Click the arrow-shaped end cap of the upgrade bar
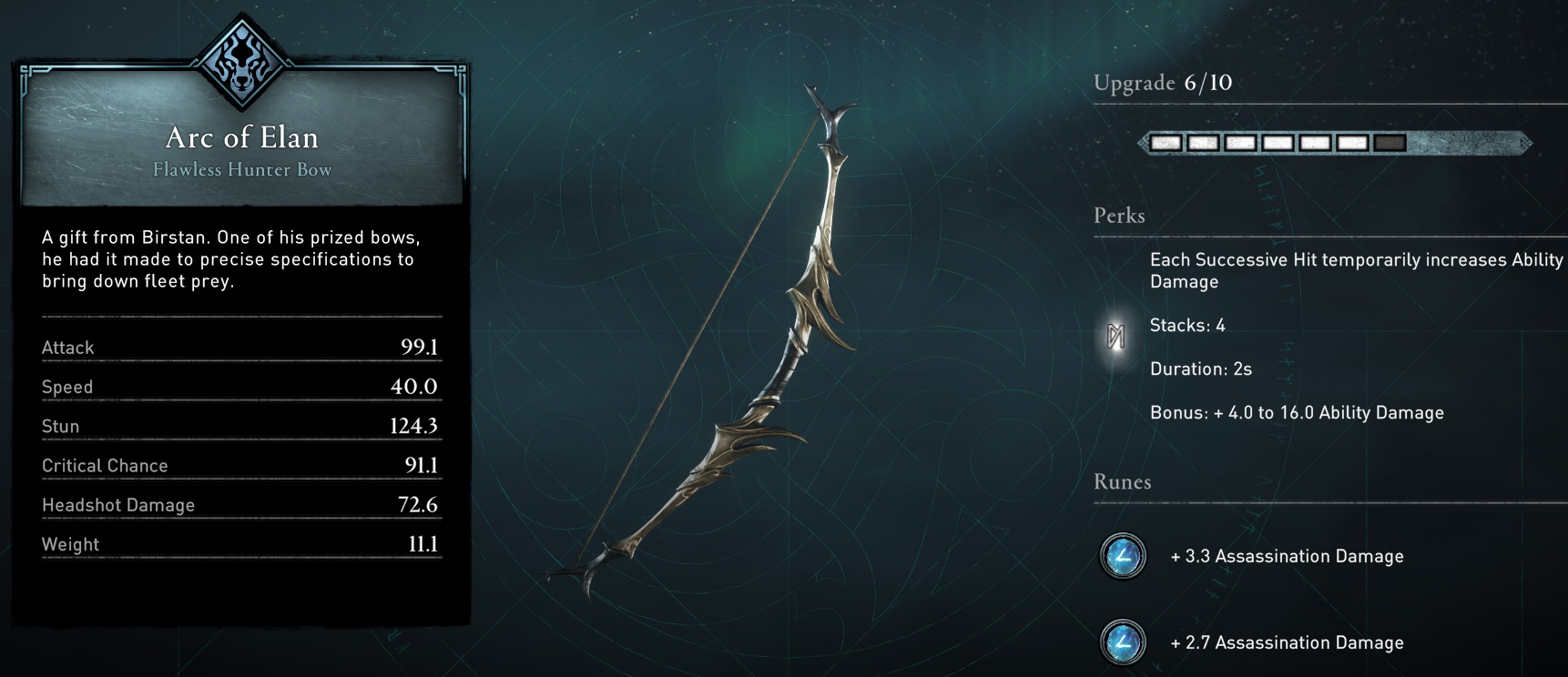This screenshot has width=1568, height=677. (x=1526, y=143)
